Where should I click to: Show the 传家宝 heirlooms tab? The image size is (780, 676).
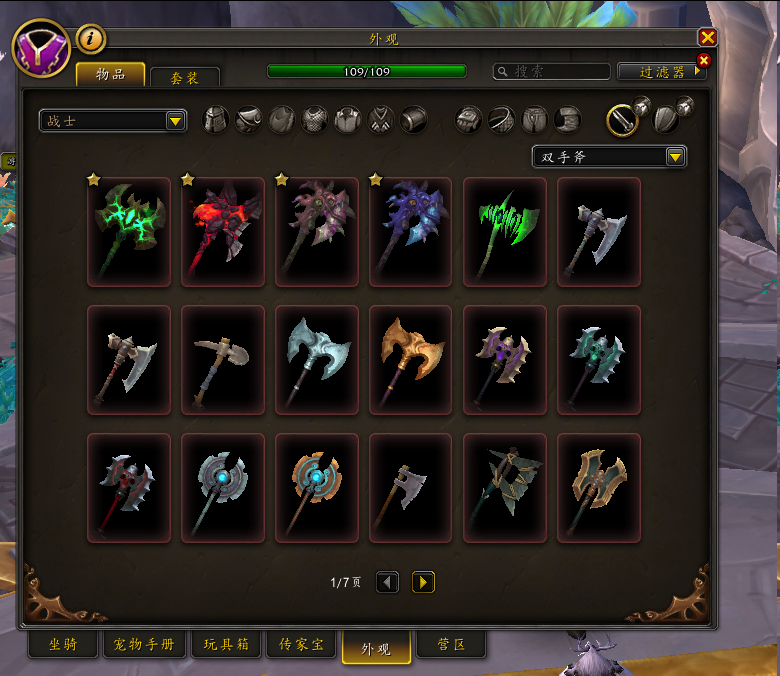(x=303, y=645)
